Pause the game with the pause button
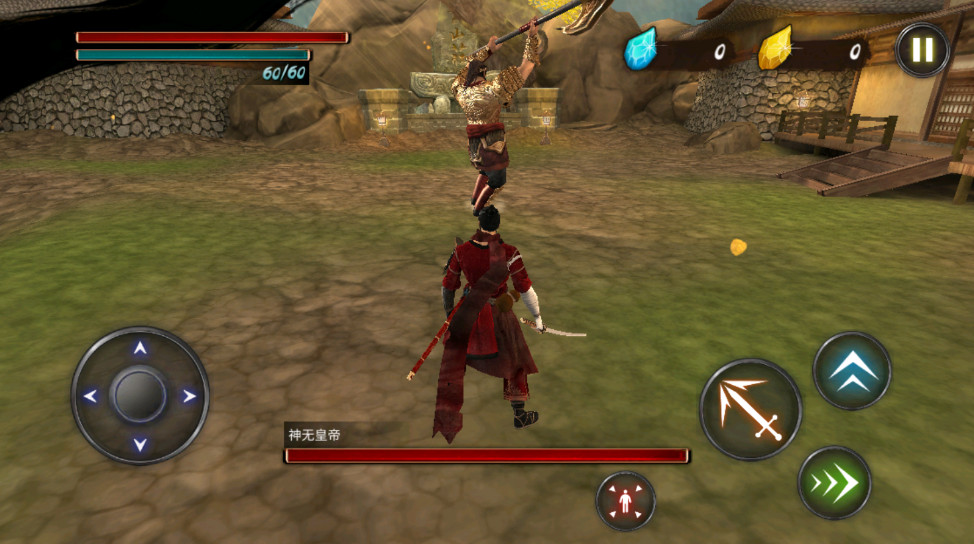974x544 pixels. (x=922, y=50)
